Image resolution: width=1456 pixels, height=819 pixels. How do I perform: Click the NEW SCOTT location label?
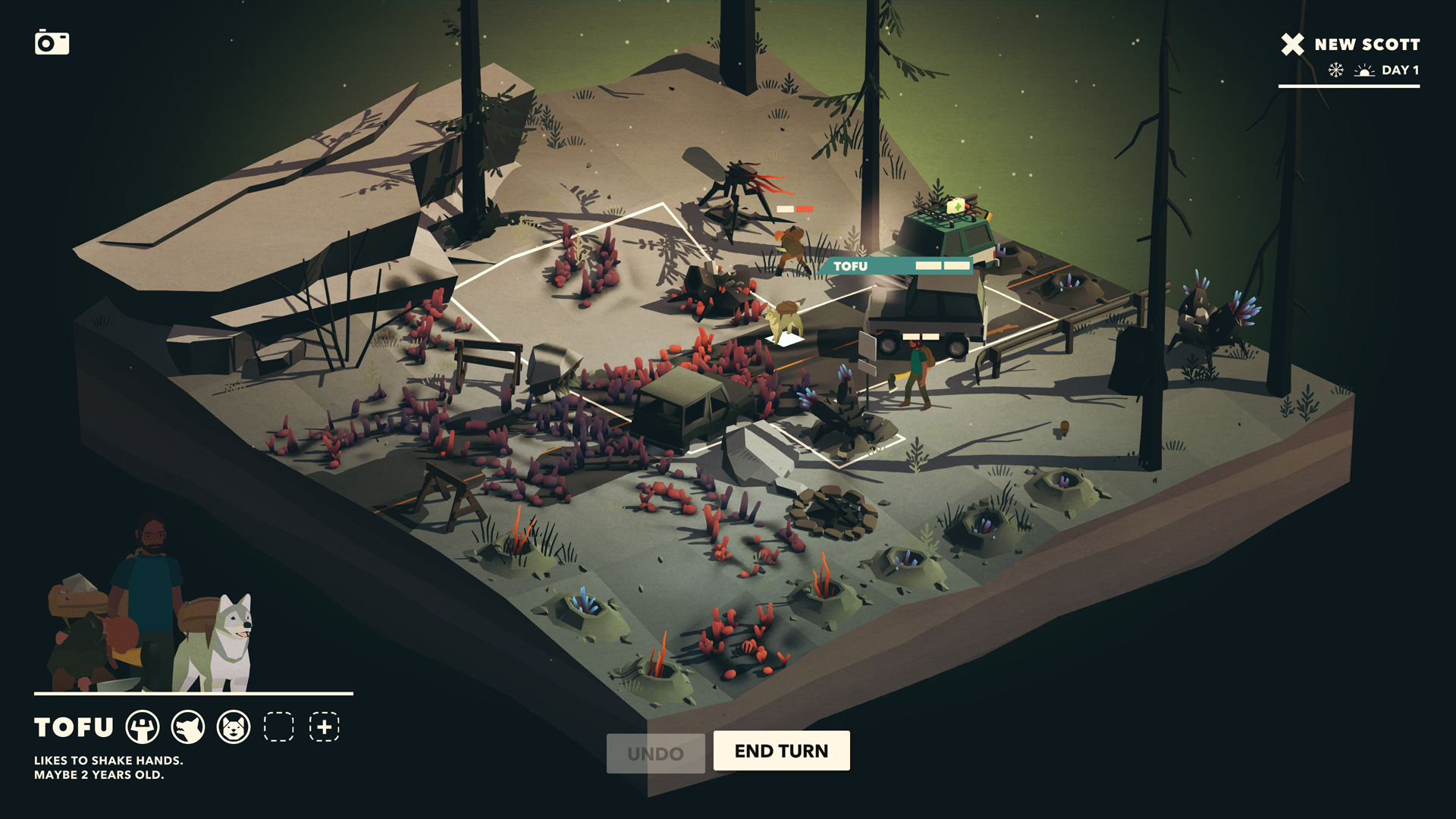[x=1365, y=45]
